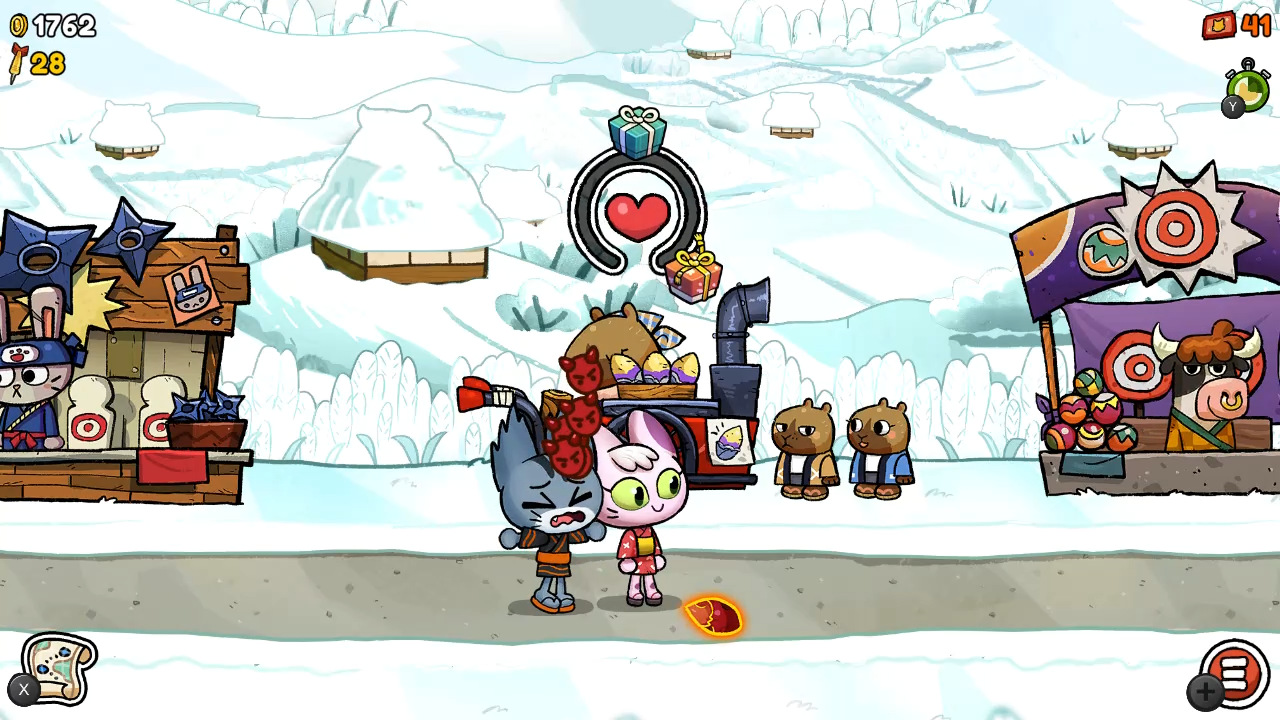Click the gold coin counter icon
The height and width of the screenshot is (720, 1280).
18,26
